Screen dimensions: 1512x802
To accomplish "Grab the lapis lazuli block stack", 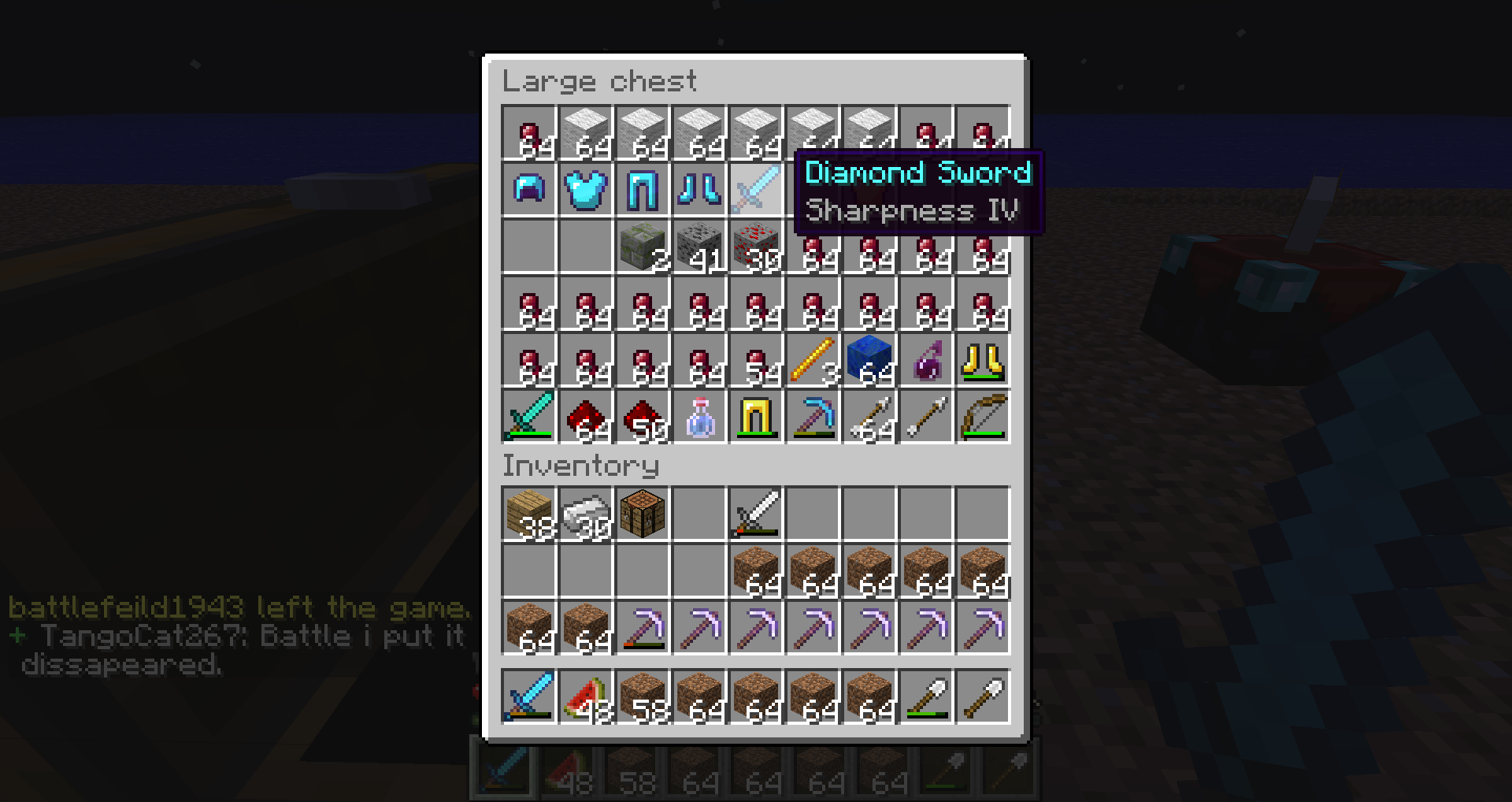I will coord(869,360).
